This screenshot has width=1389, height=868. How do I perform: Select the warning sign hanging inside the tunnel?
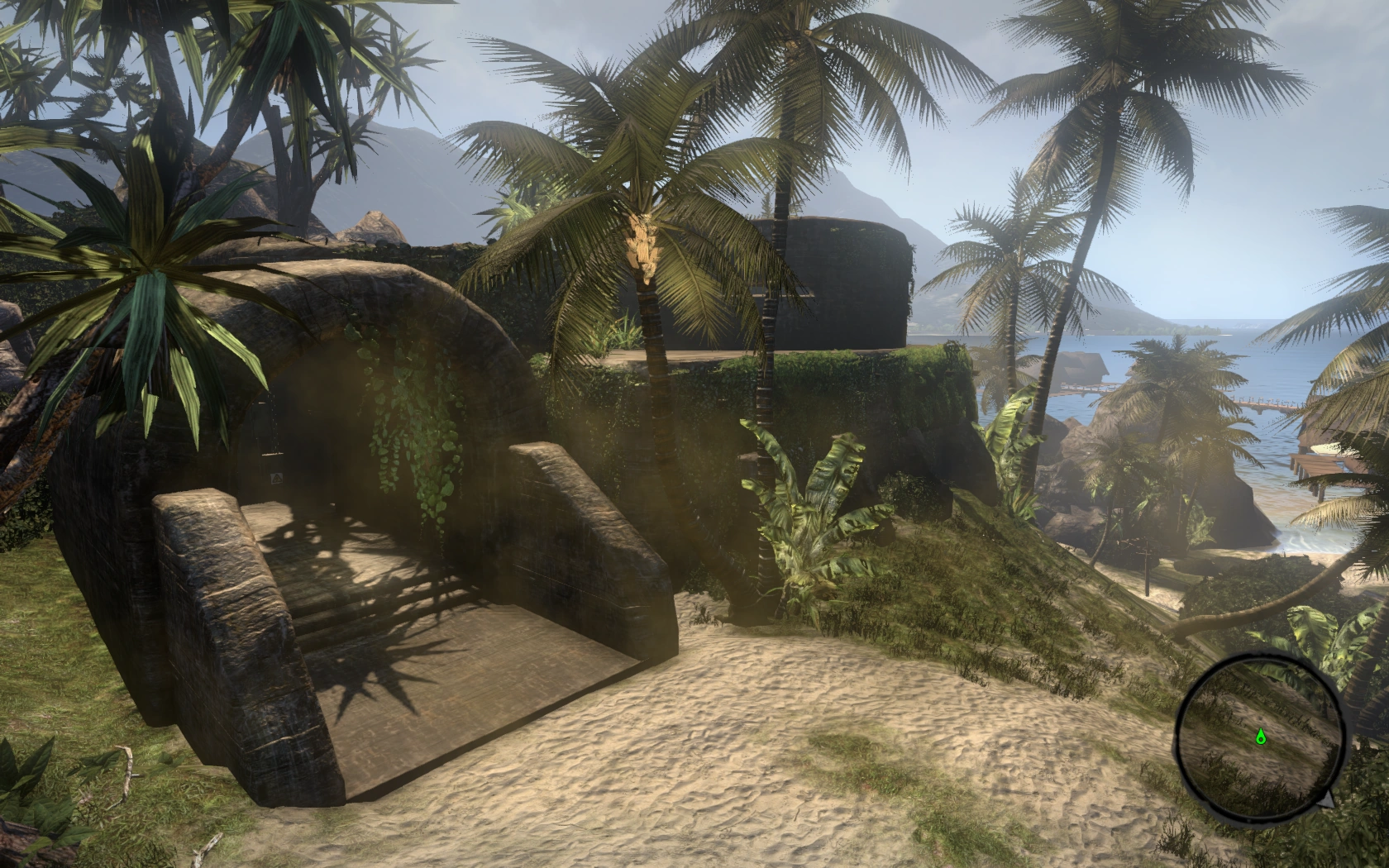tap(275, 478)
